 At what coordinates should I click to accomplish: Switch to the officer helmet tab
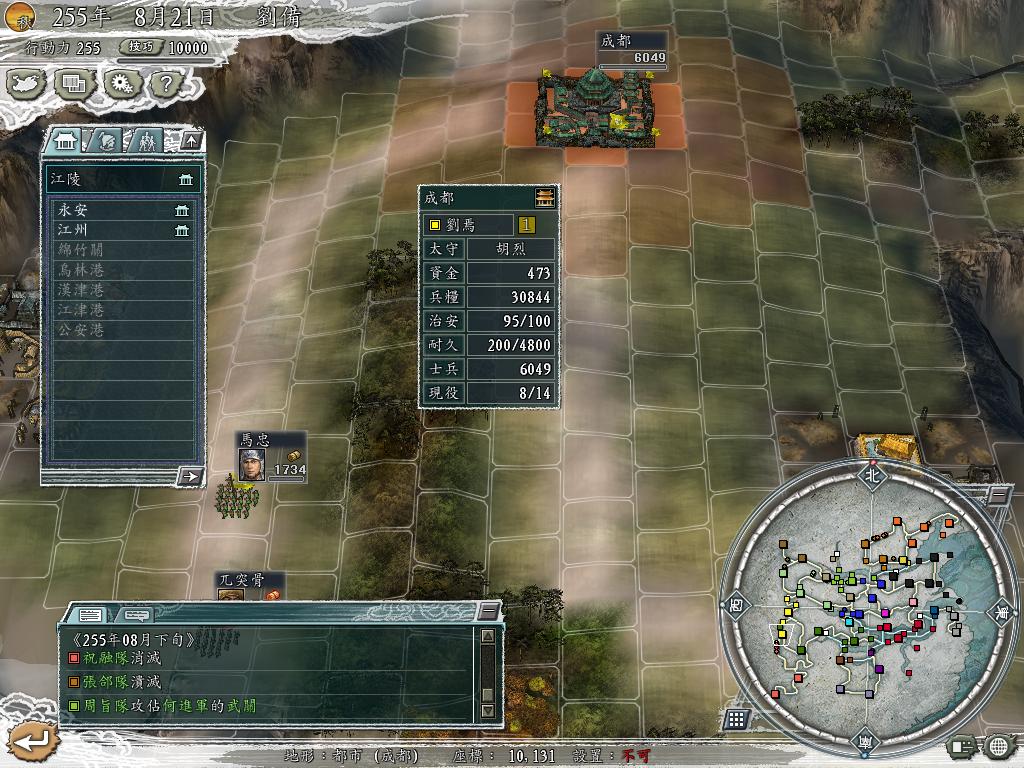pos(105,140)
